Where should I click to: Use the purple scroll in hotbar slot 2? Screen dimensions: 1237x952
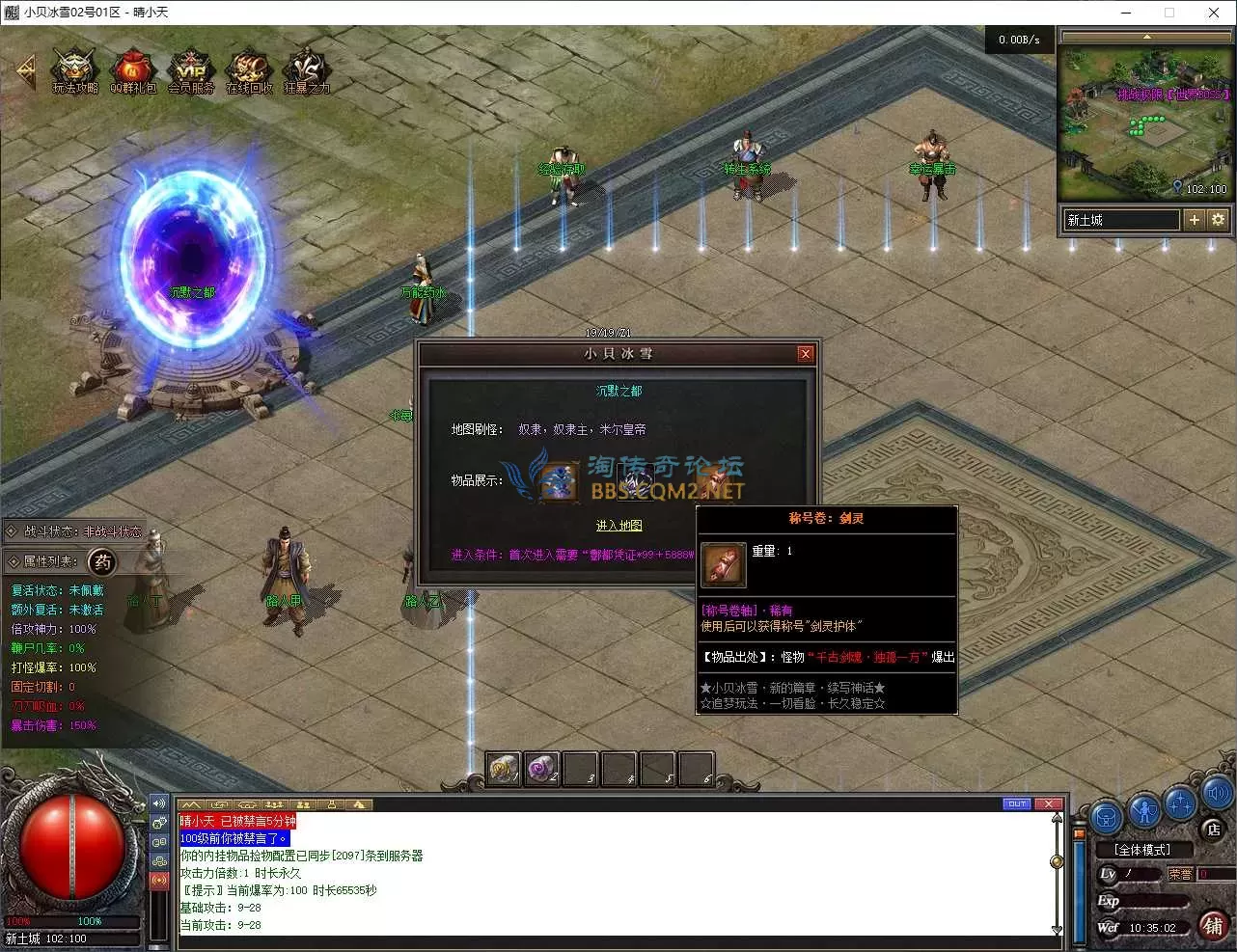tap(541, 769)
